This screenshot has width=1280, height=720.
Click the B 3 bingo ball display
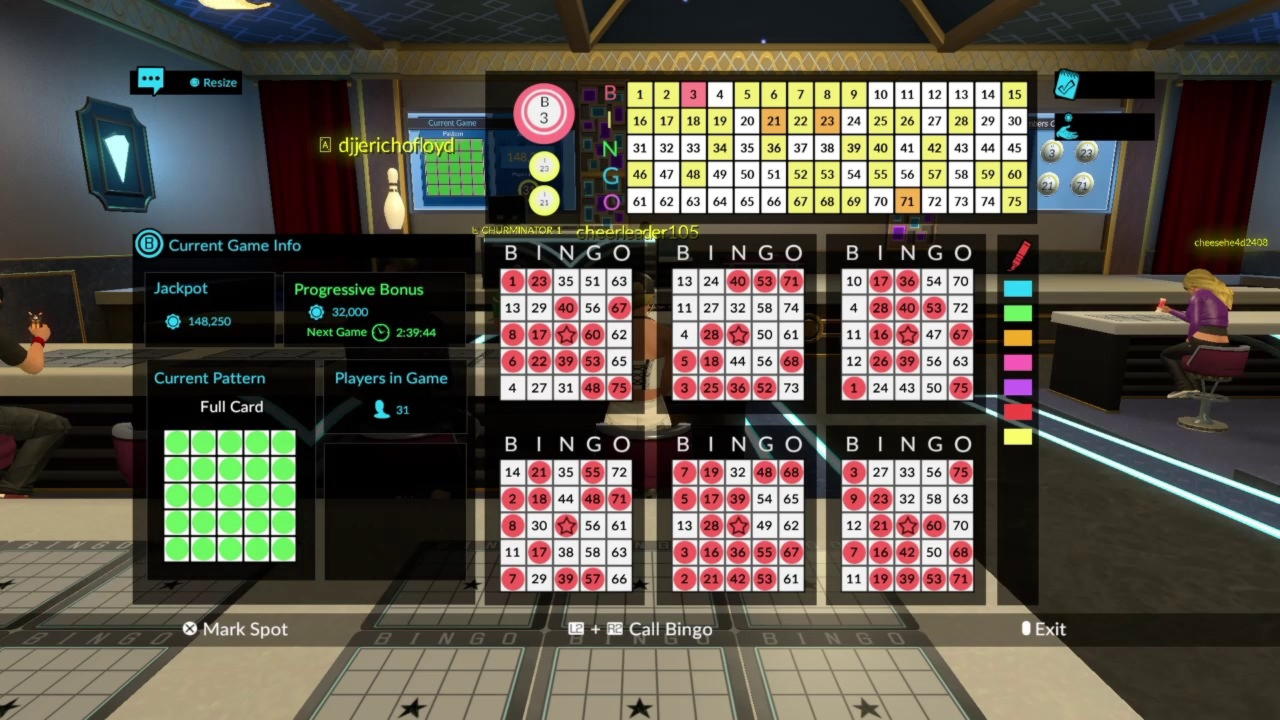coord(542,113)
